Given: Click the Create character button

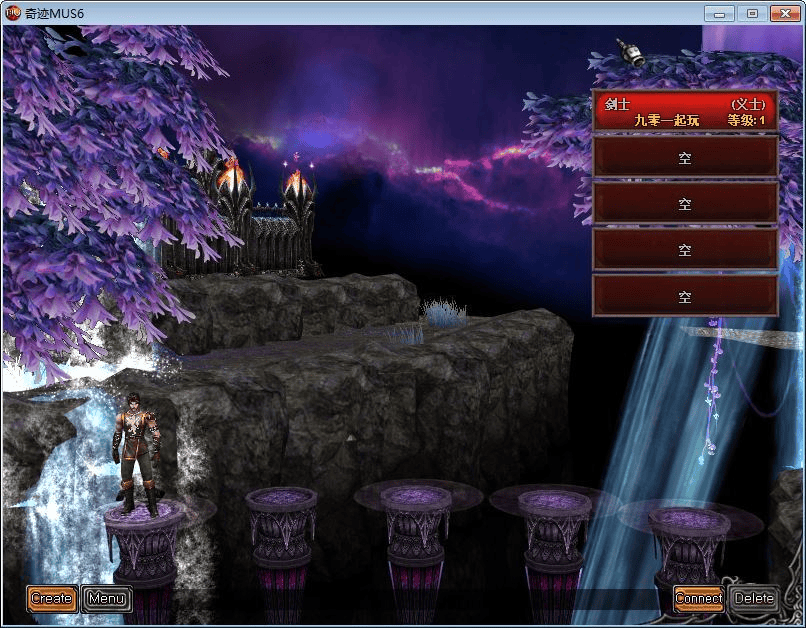Looking at the screenshot, I should tap(51, 598).
